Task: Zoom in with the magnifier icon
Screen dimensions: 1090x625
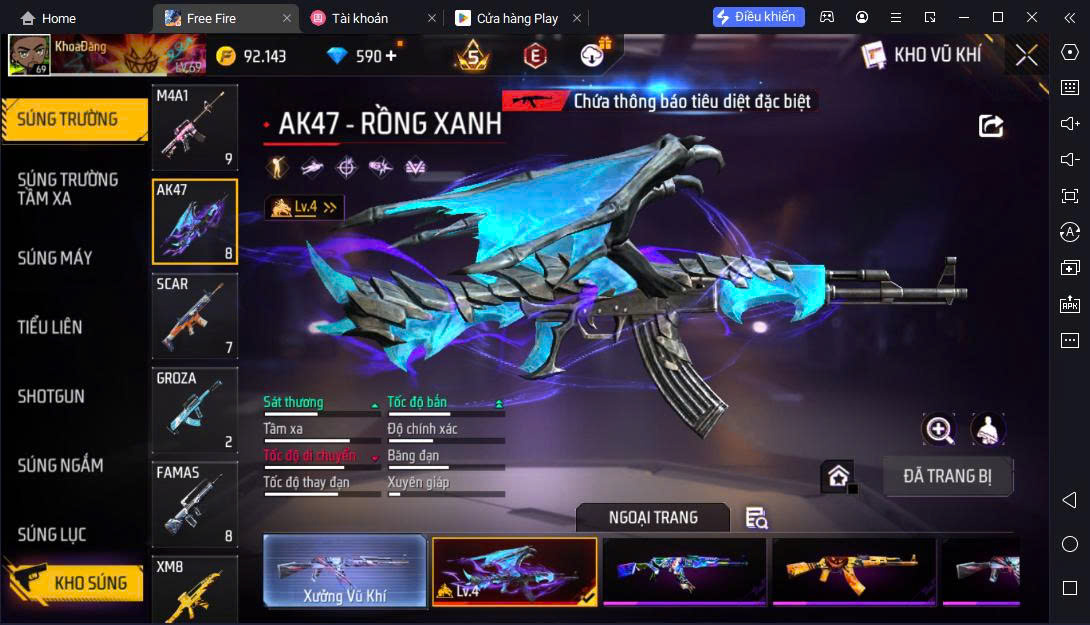Action: coord(939,430)
